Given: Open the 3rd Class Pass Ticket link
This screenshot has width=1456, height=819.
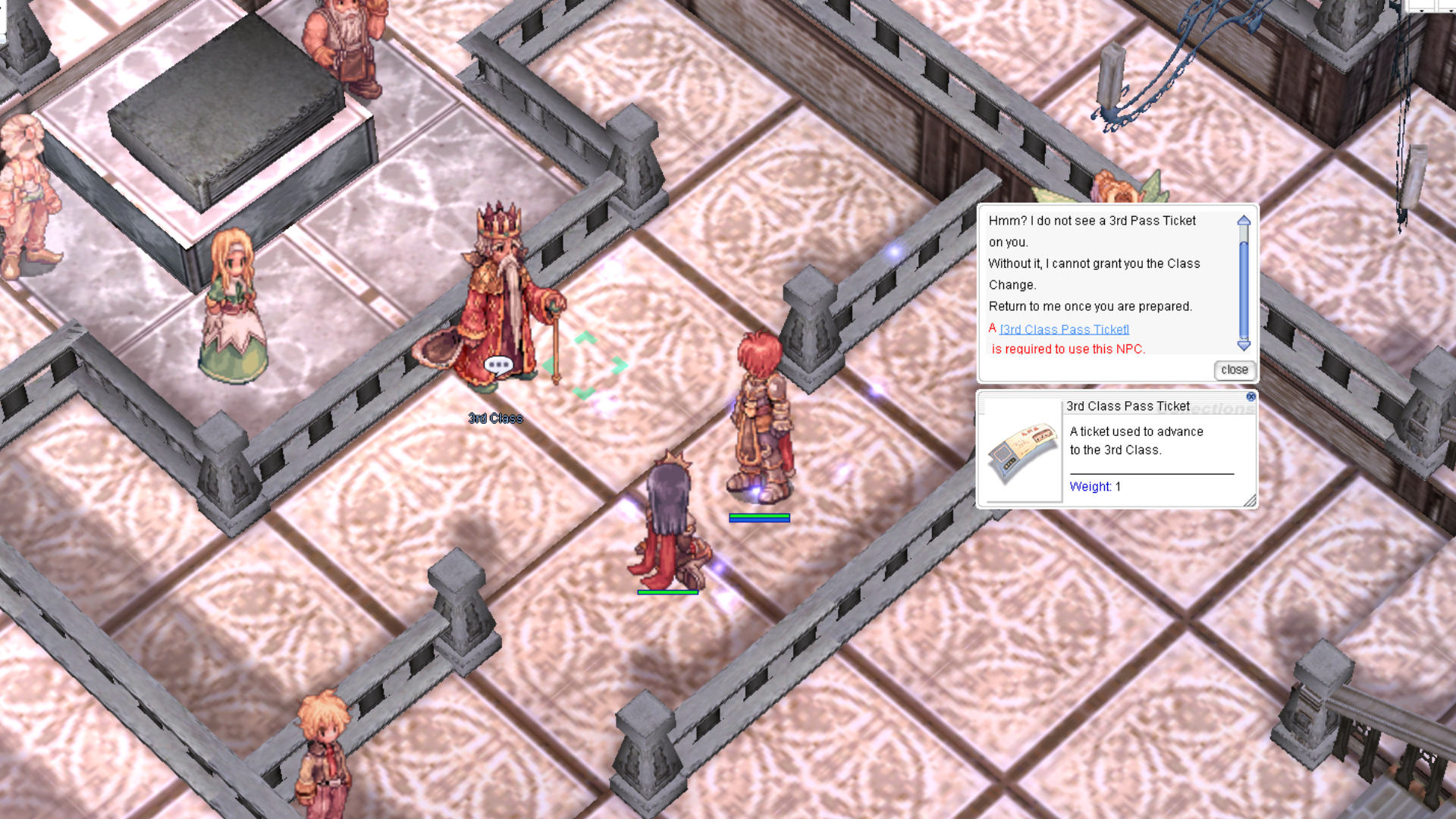Looking at the screenshot, I should click(x=1064, y=329).
